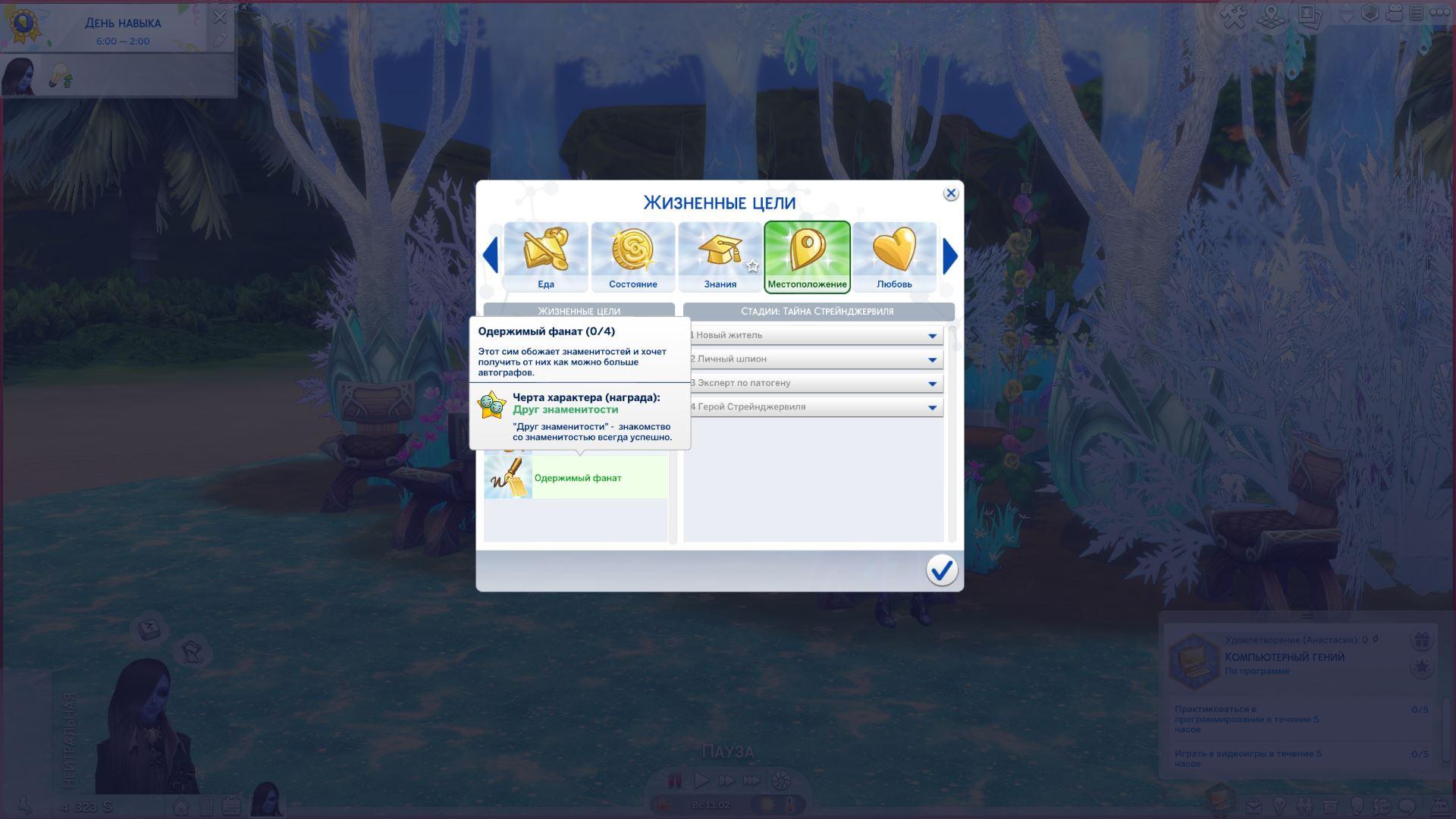Show previous aspiration categories with left arrow
Viewport: 1456px width, 819px height.
pyautogui.click(x=491, y=256)
